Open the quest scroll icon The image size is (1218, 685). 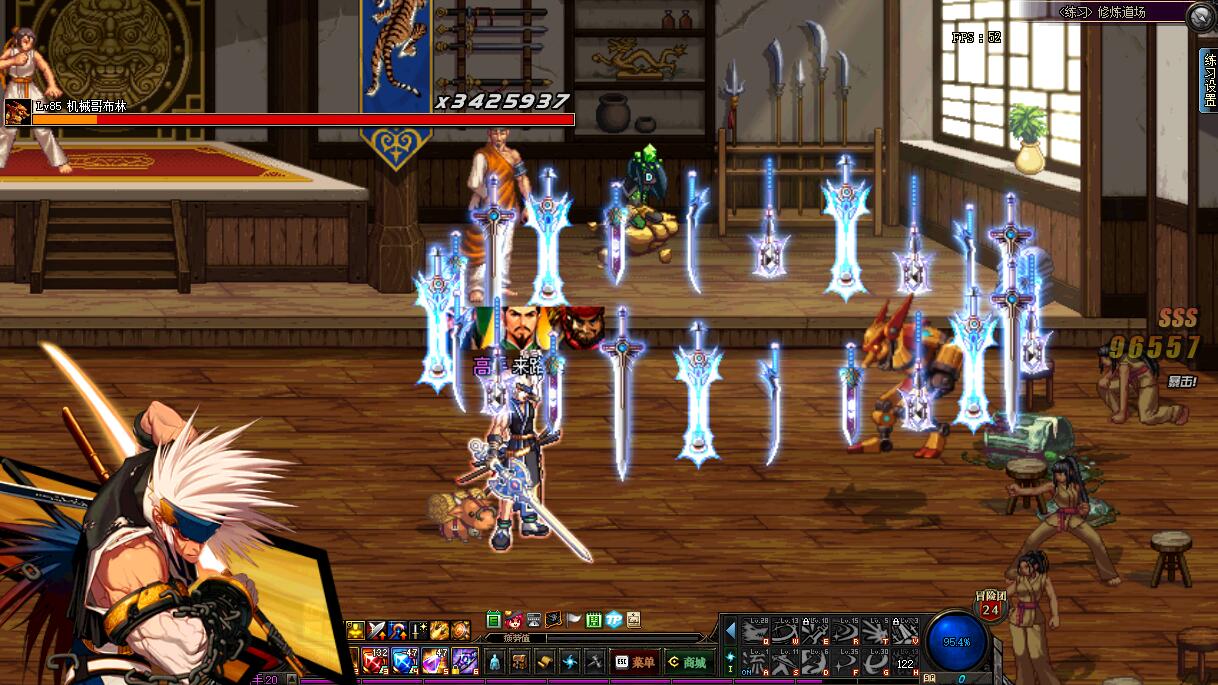pyautogui.click(x=545, y=662)
